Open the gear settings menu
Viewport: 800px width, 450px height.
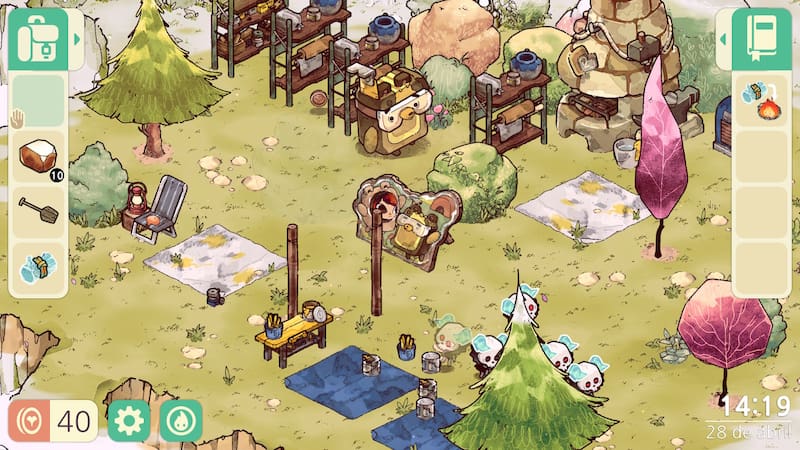pyautogui.click(x=129, y=421)
